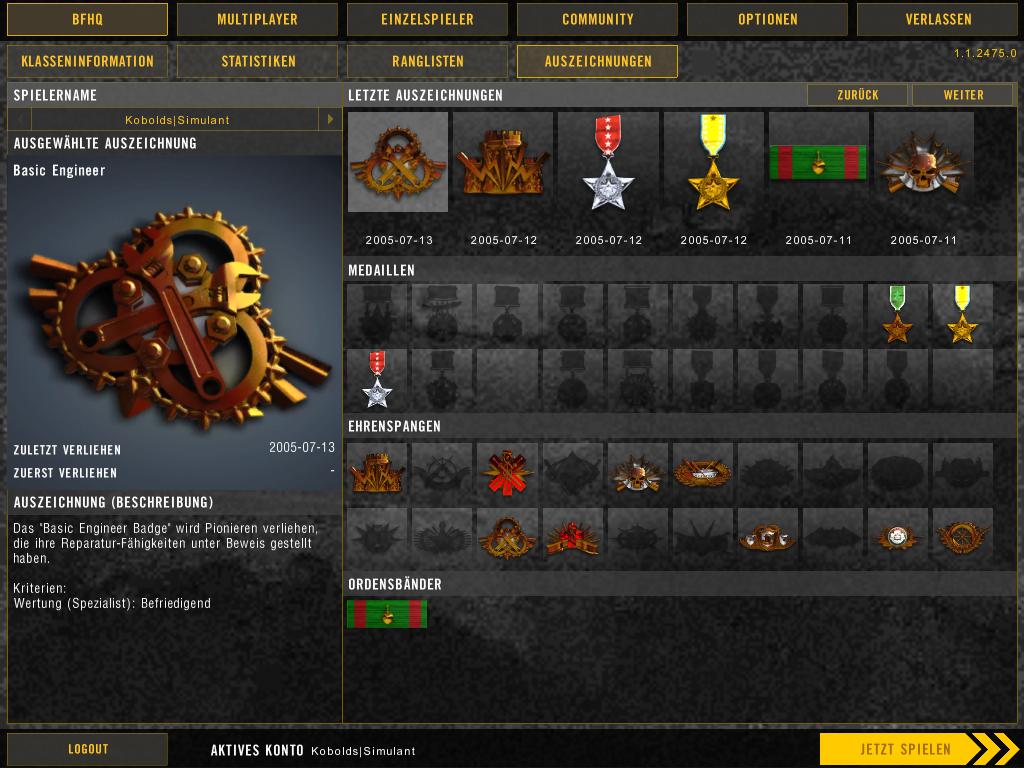Open the Optionen settings menu
The width and height of the screenshot is (1024, 768).
(767, 19)
